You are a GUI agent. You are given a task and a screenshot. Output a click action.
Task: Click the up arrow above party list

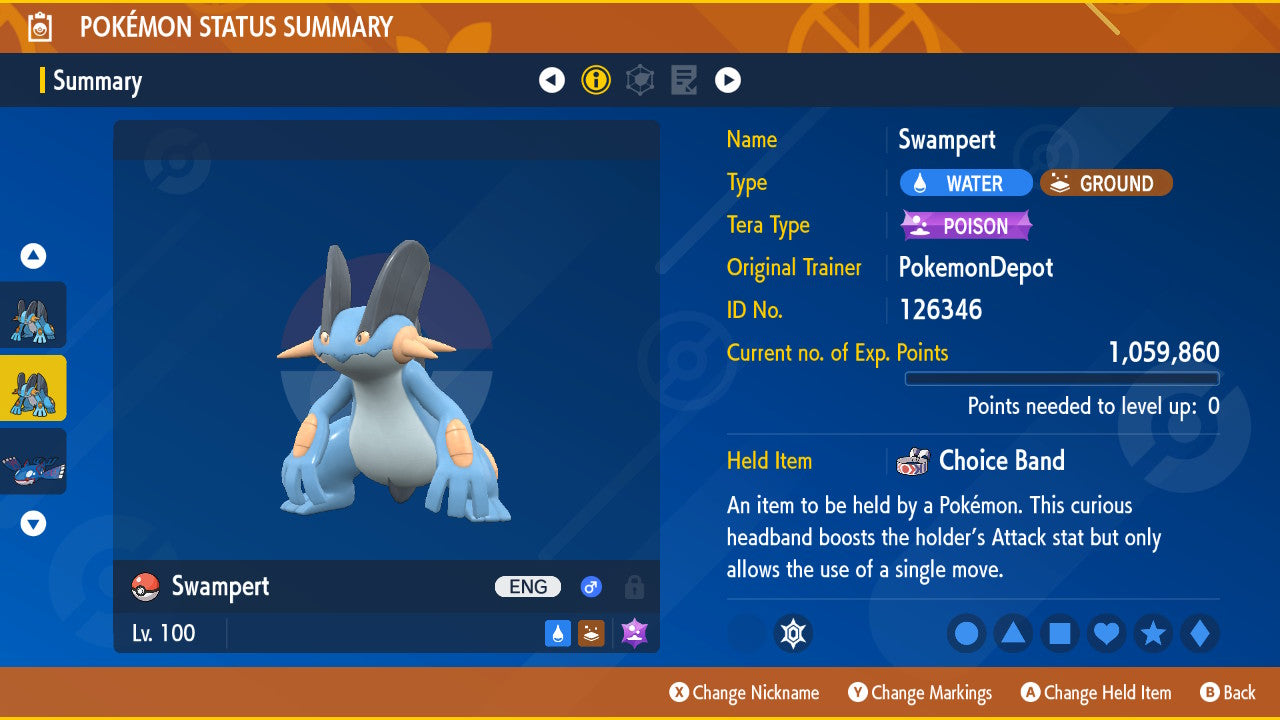point(34,256)
